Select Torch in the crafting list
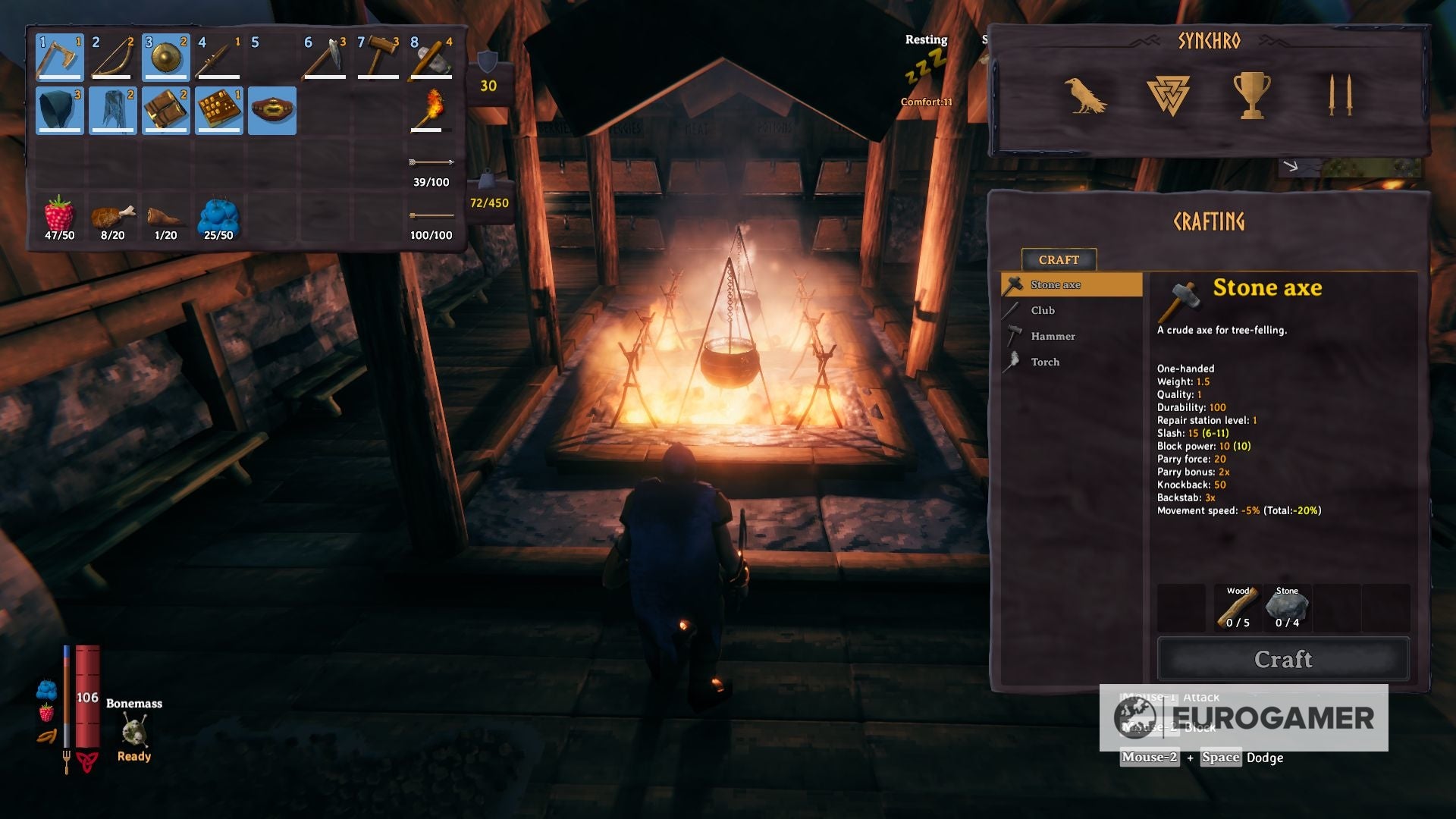Viewport: 1456px width, 819px height. coord(1045,362)
